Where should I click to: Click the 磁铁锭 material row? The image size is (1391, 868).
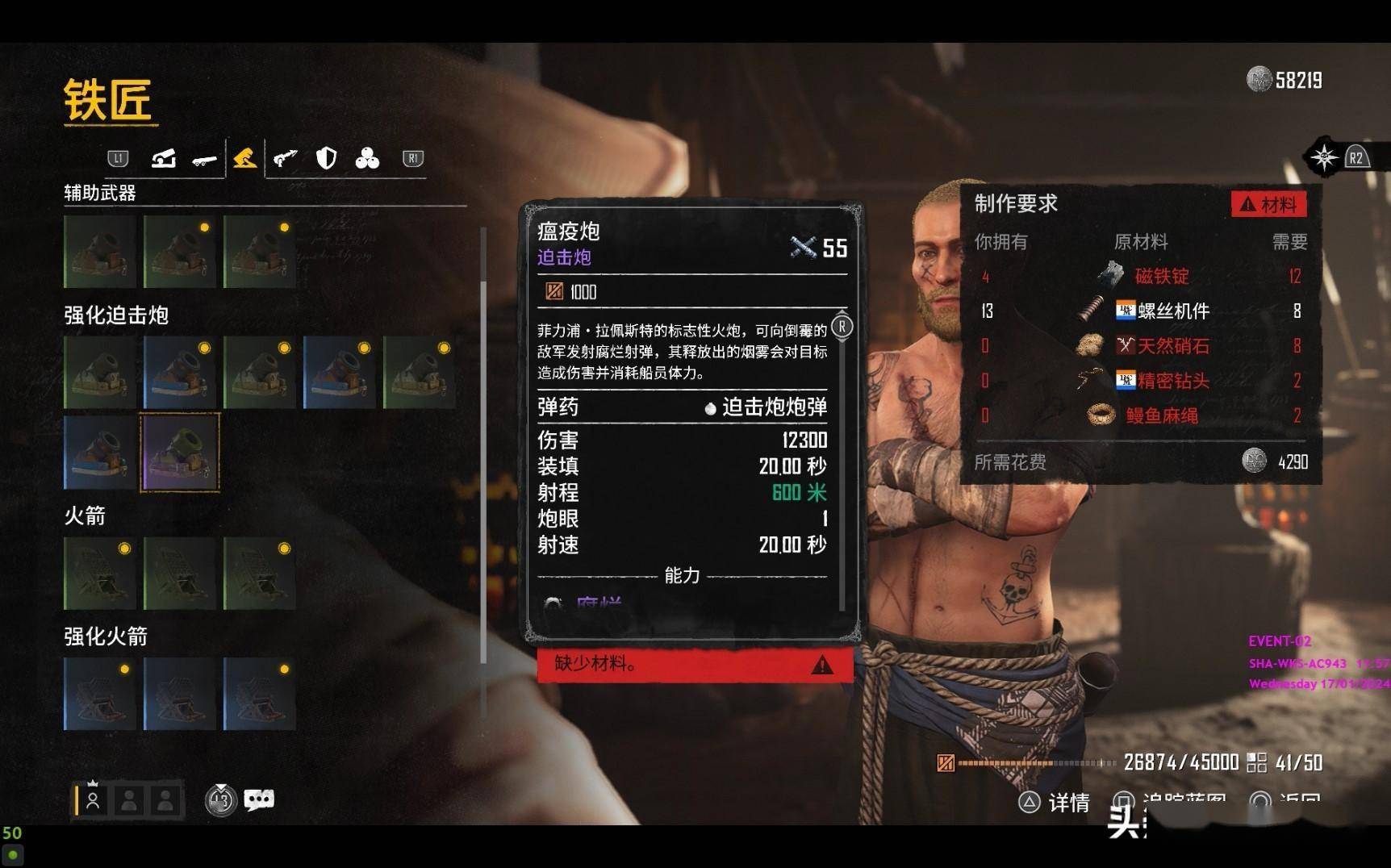[1162, 277]
